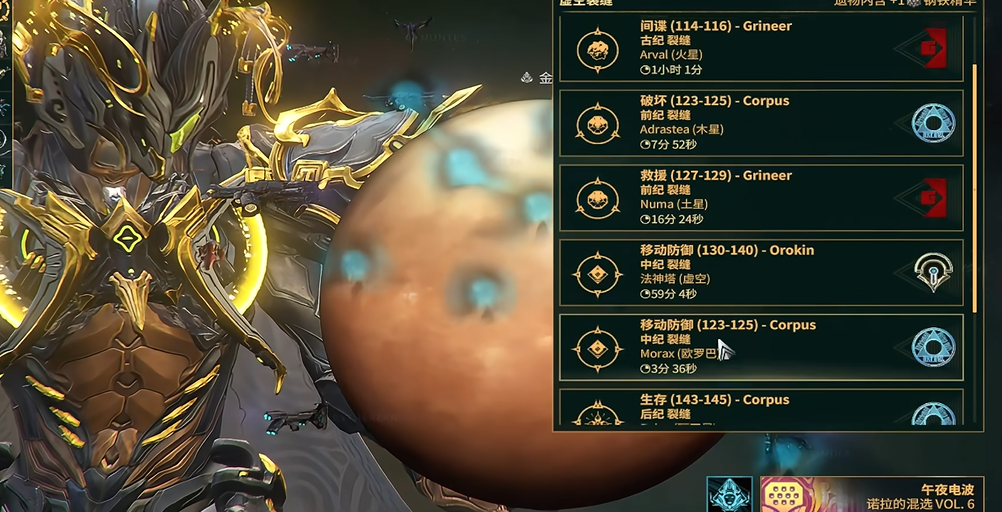The width and height of the screenshot is (1002, 512).
Task: Select the 移动防御 Orokin 法神塔 mission
Action: point(760,272)
